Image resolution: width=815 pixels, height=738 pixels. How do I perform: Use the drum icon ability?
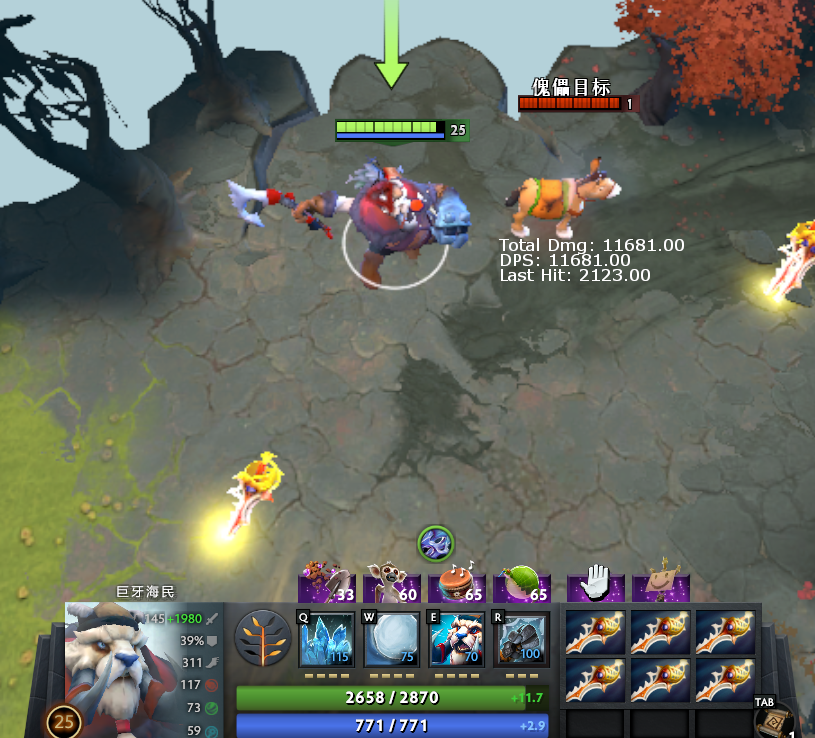(x=457, y=581)
